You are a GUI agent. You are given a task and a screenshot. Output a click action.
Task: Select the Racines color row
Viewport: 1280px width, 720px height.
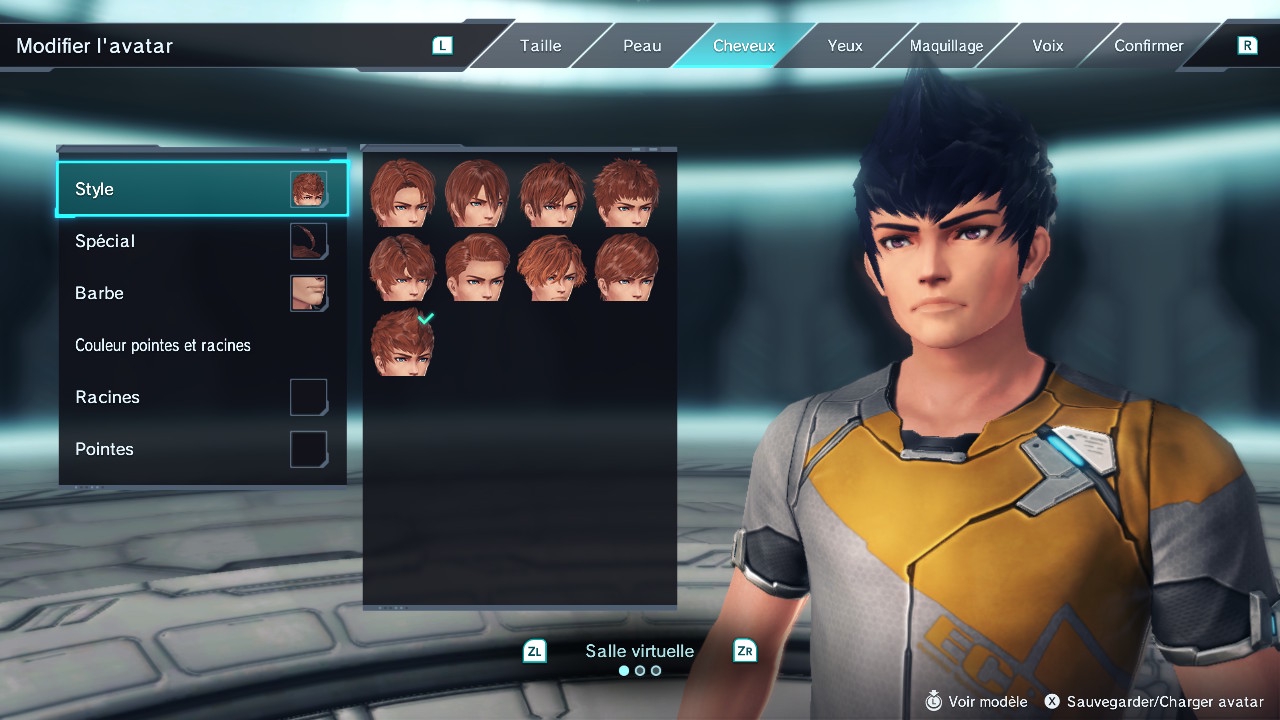click(202, 397)
